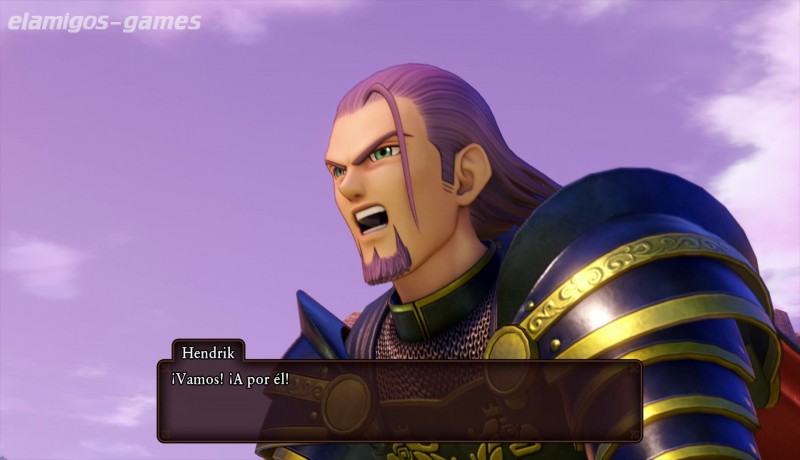Screen dimensions: 800x460
Task: Advance Hendrik's dialogue text box
Action: coord(399,401)
